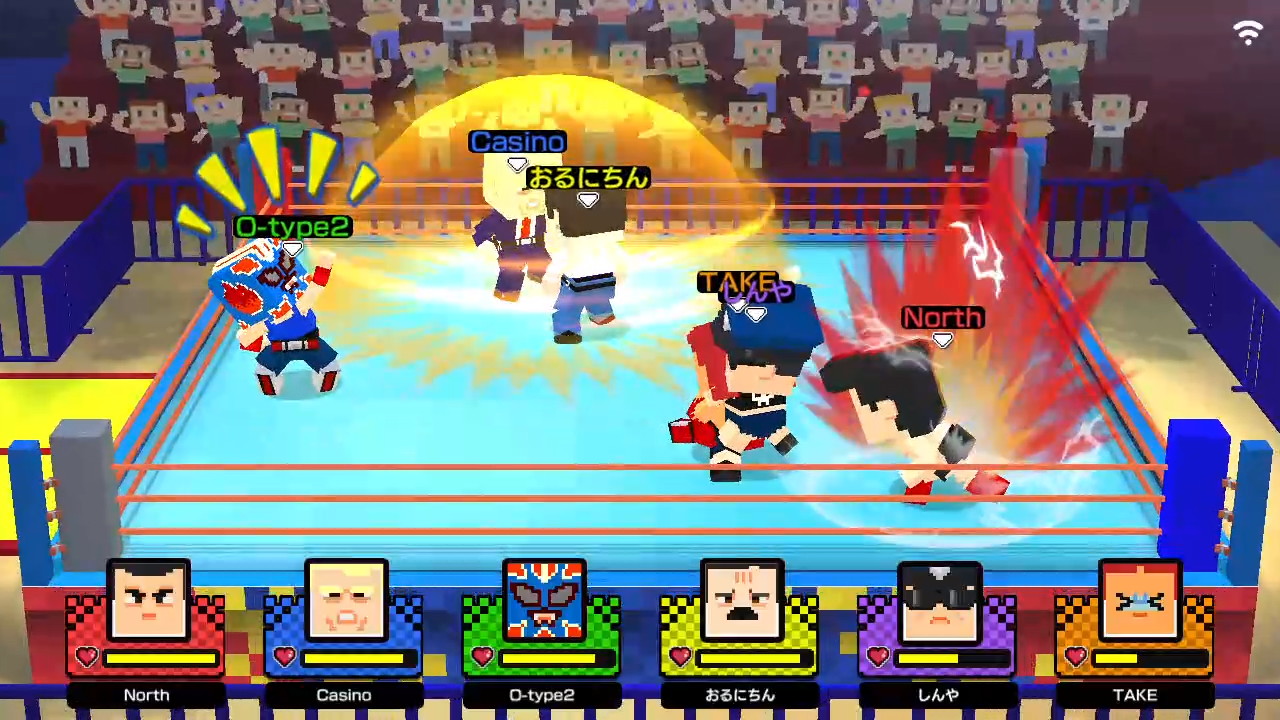Select おるにちん's mustached fighter portrait
Image resolution: width=1280 pixels, height=720 pixels.
739,600
